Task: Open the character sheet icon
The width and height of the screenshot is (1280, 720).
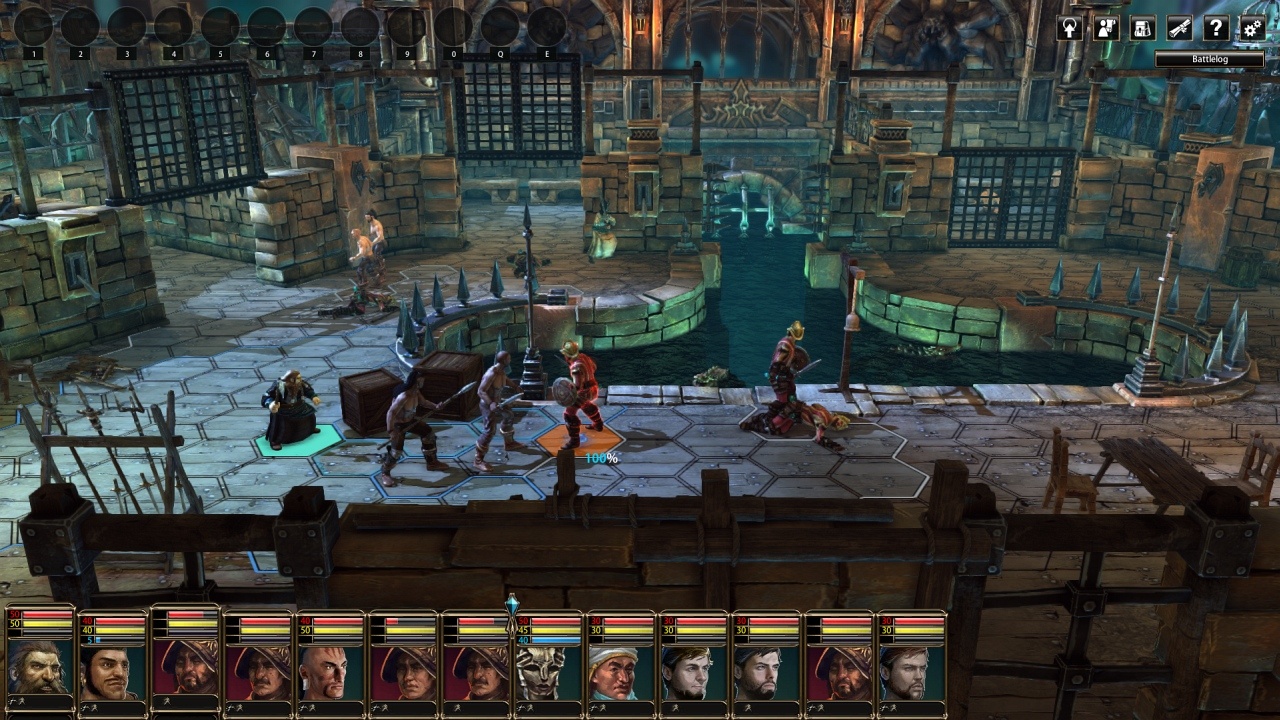Action: pyautogui.click(x=1106, y=28)
